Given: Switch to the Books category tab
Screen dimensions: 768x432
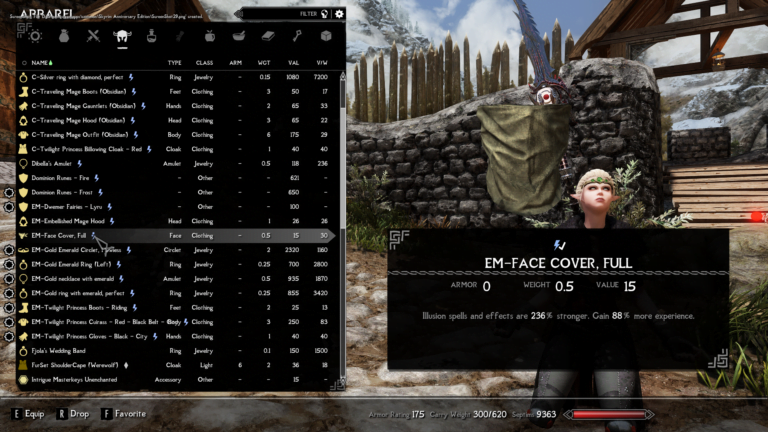Looking at the screenshot, I should click(x=268, y=36).
